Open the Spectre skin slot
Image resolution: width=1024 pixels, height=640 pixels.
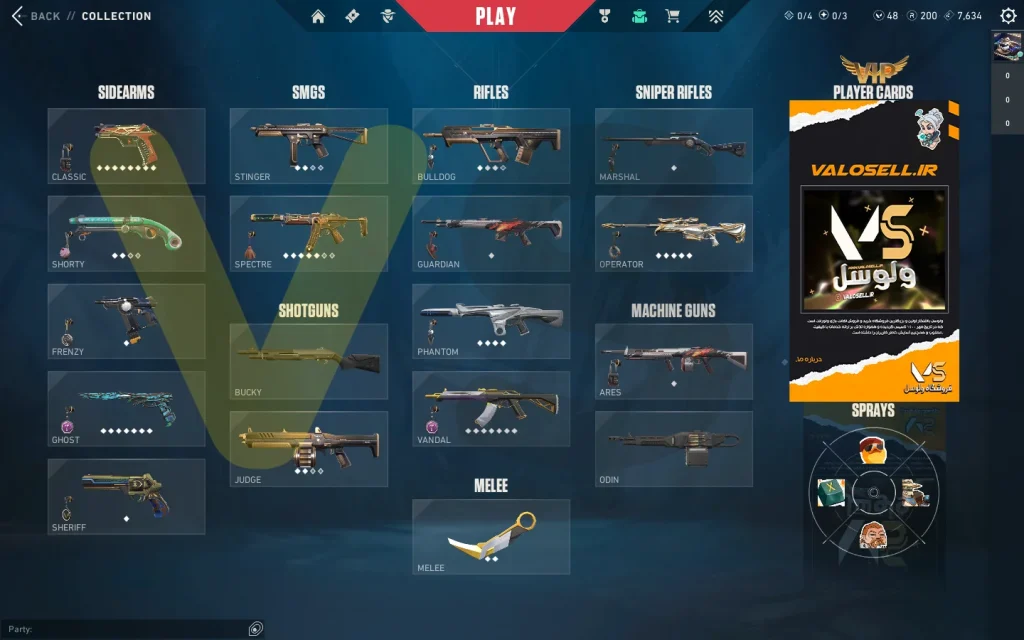(309, 233)
